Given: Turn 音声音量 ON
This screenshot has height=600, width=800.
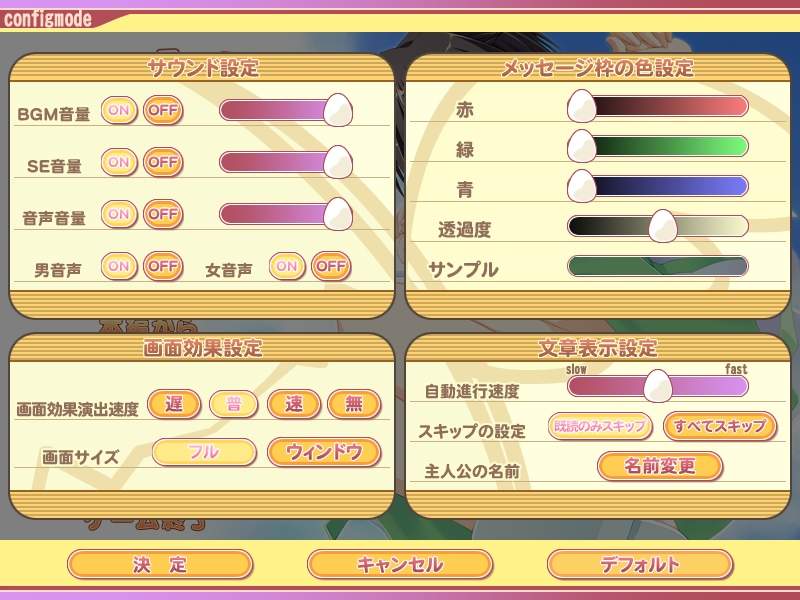Looking at the screenshot, I should tap(118, 213).
